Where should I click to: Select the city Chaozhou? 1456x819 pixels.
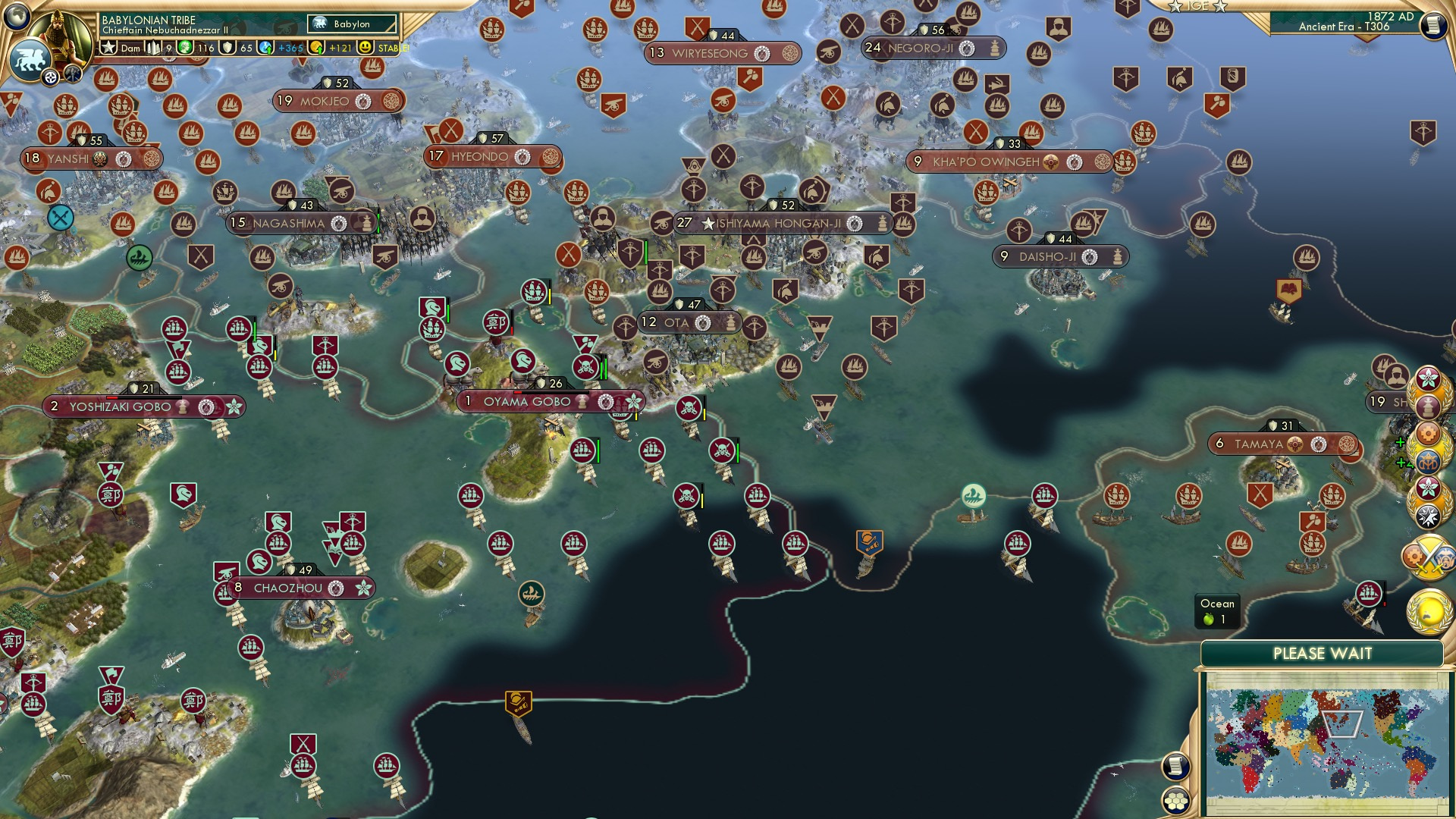pos(290,588)
